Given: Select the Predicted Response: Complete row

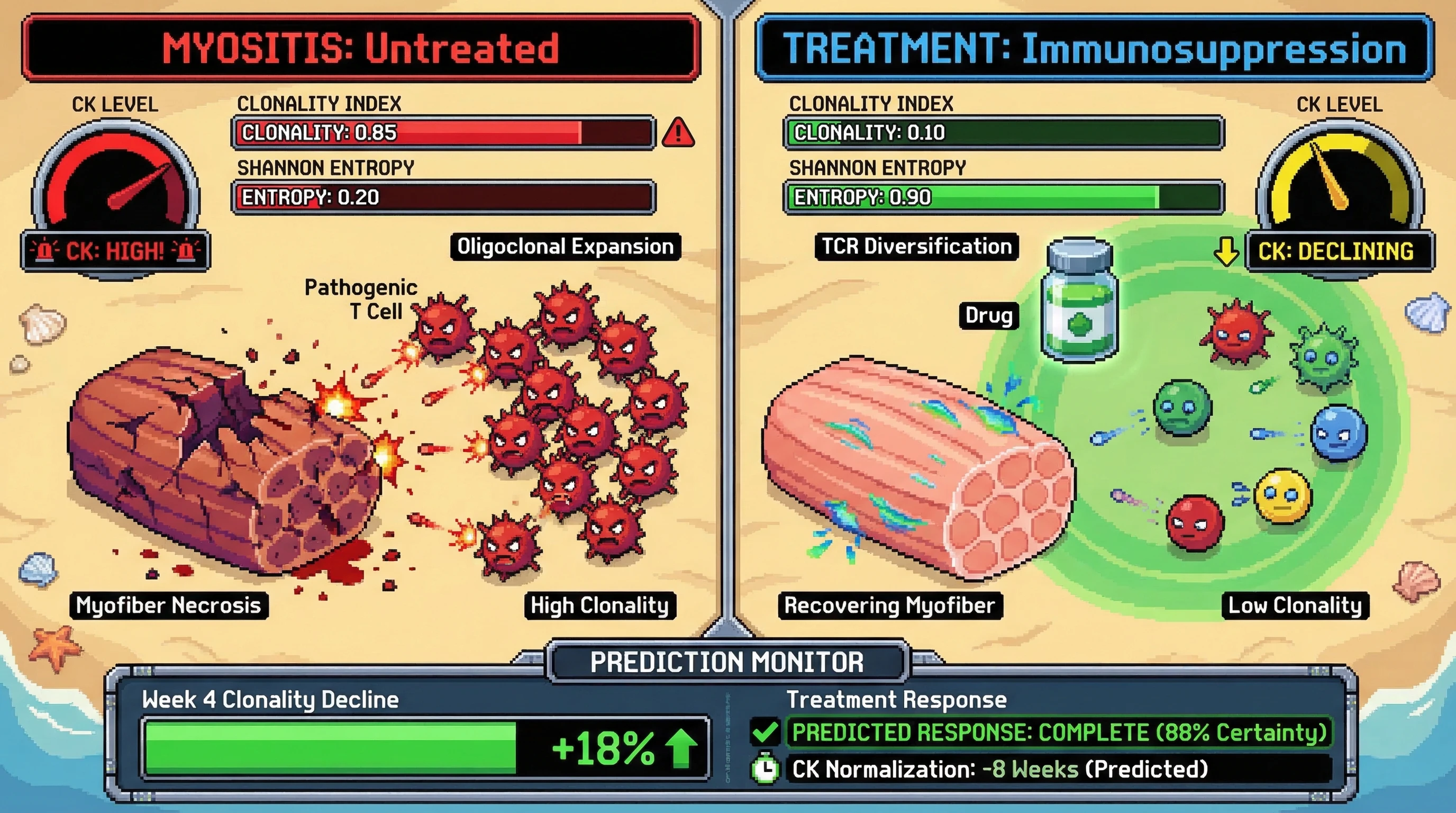Looking at the screenshot, I should [1059, 732].
